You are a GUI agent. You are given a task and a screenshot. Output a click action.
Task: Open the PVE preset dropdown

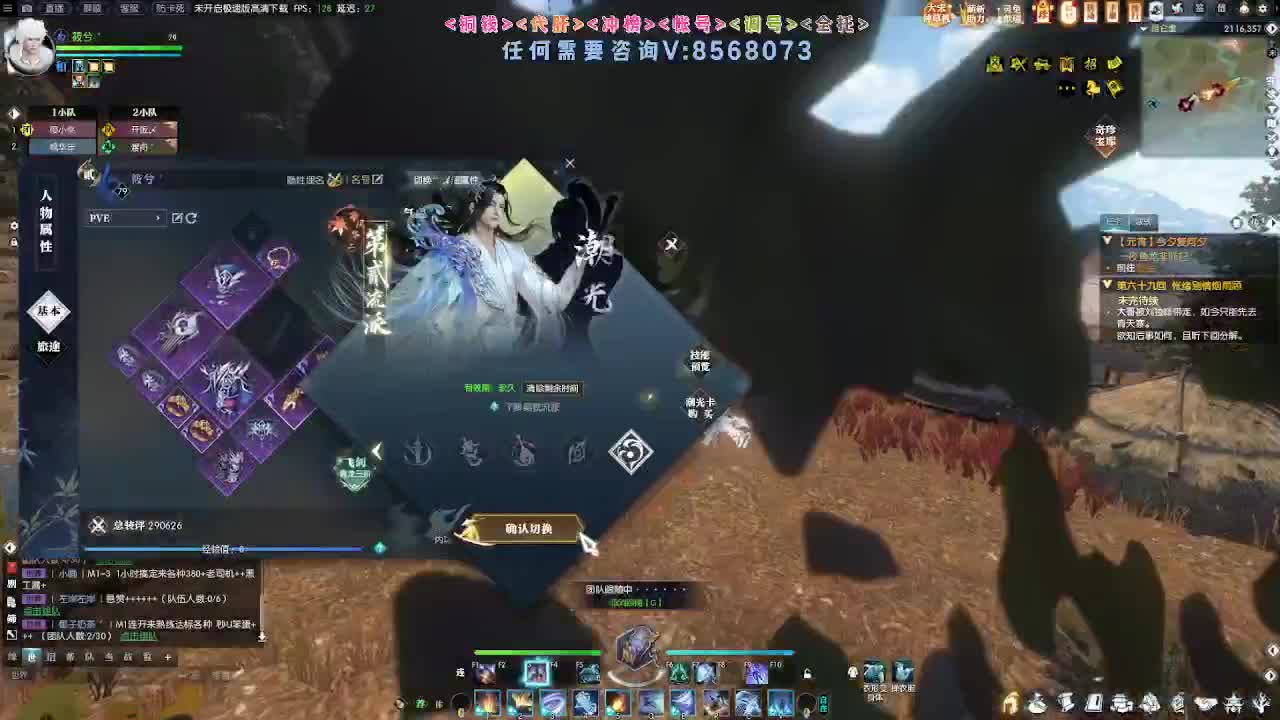[x=124, y=218]
